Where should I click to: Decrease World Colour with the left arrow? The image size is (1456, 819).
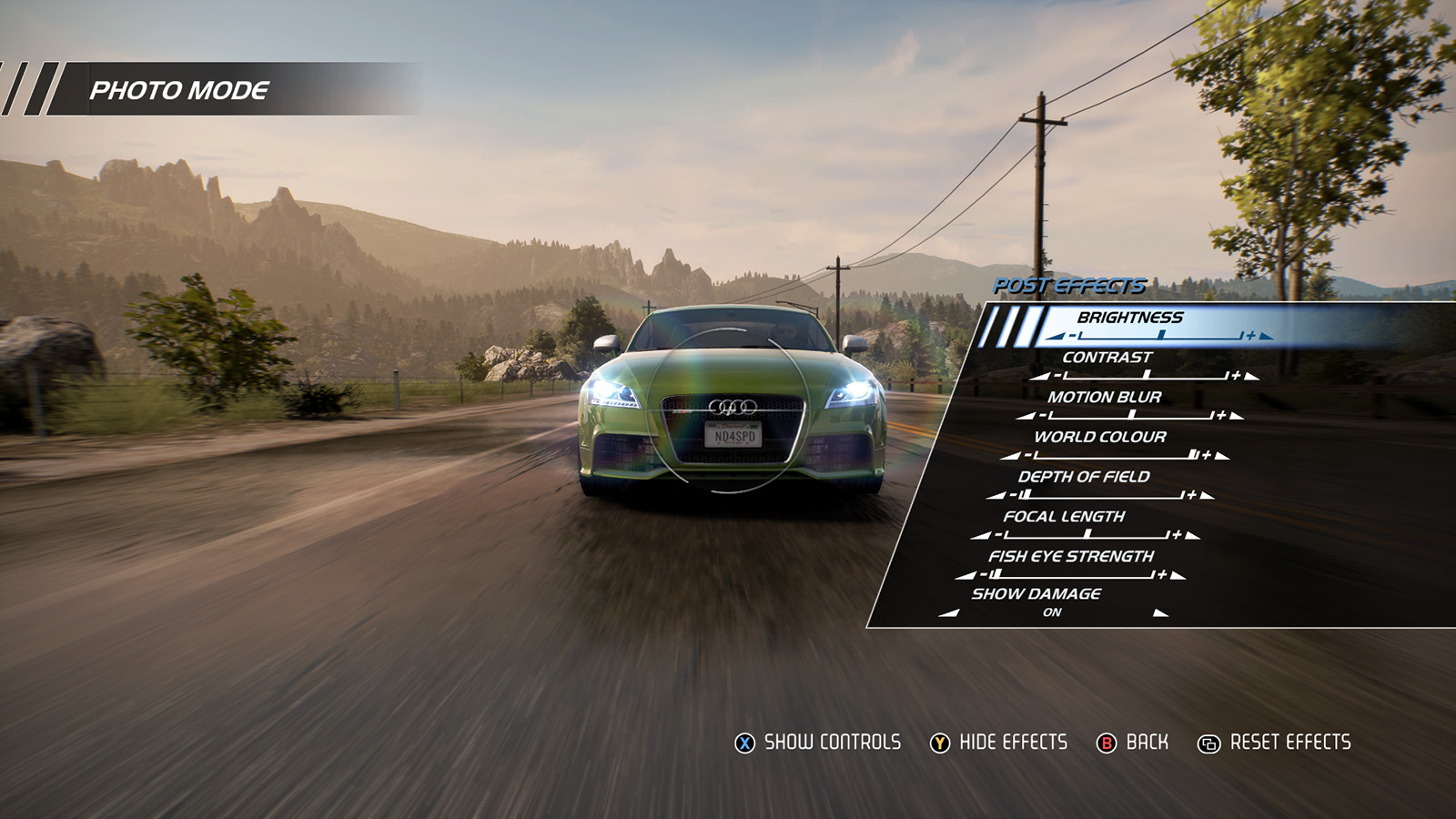1009,455
